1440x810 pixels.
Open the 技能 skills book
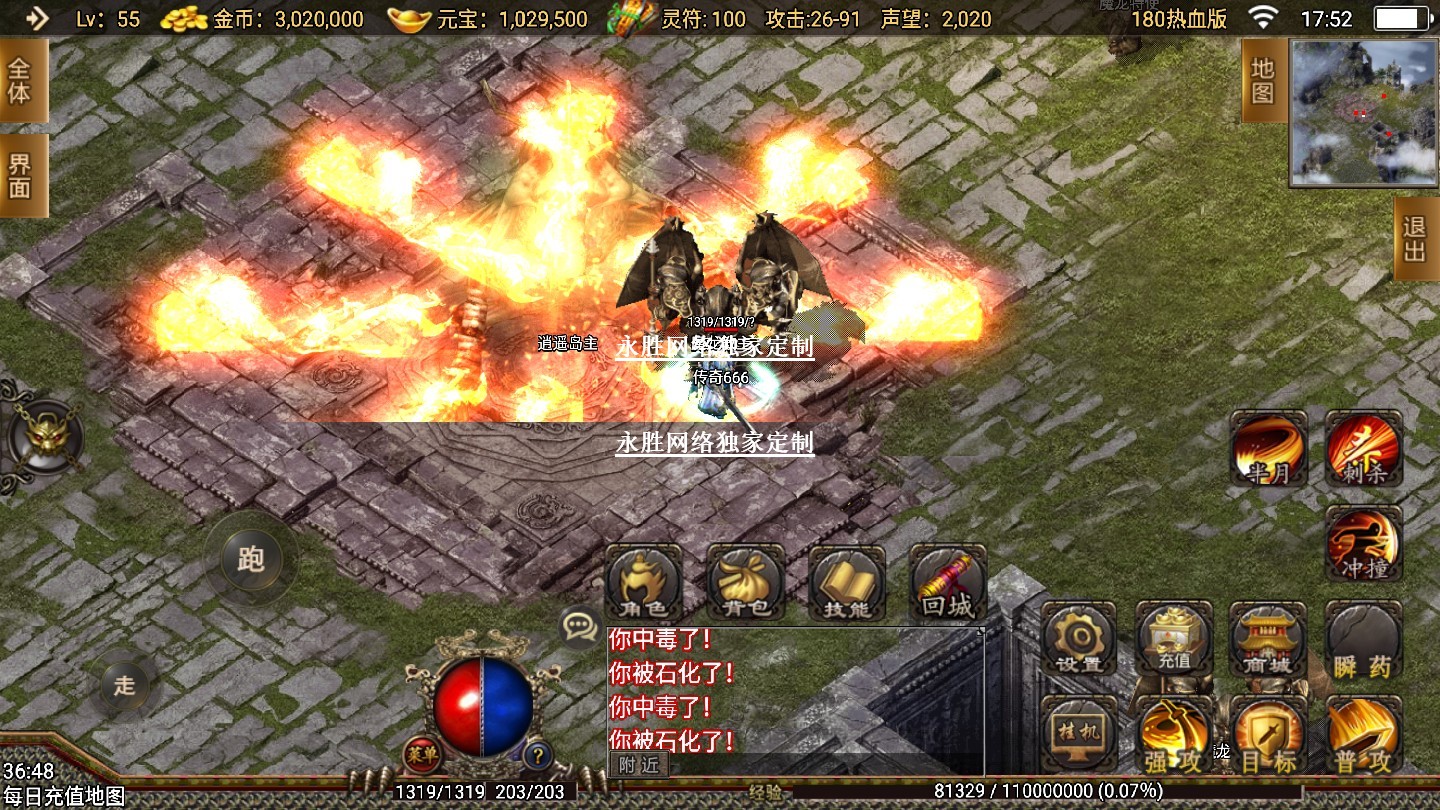(x=847, y=582)
